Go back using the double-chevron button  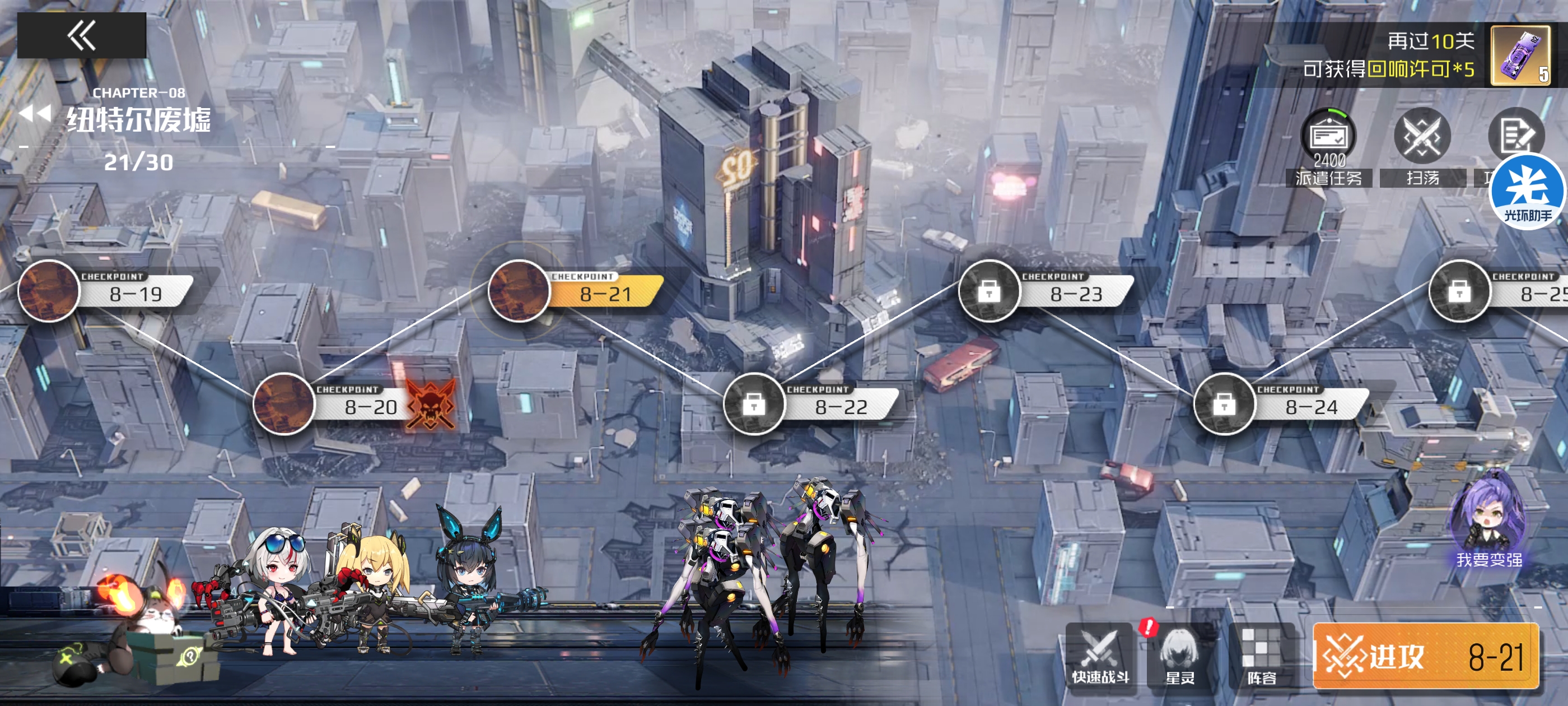[x=82, y=36]
